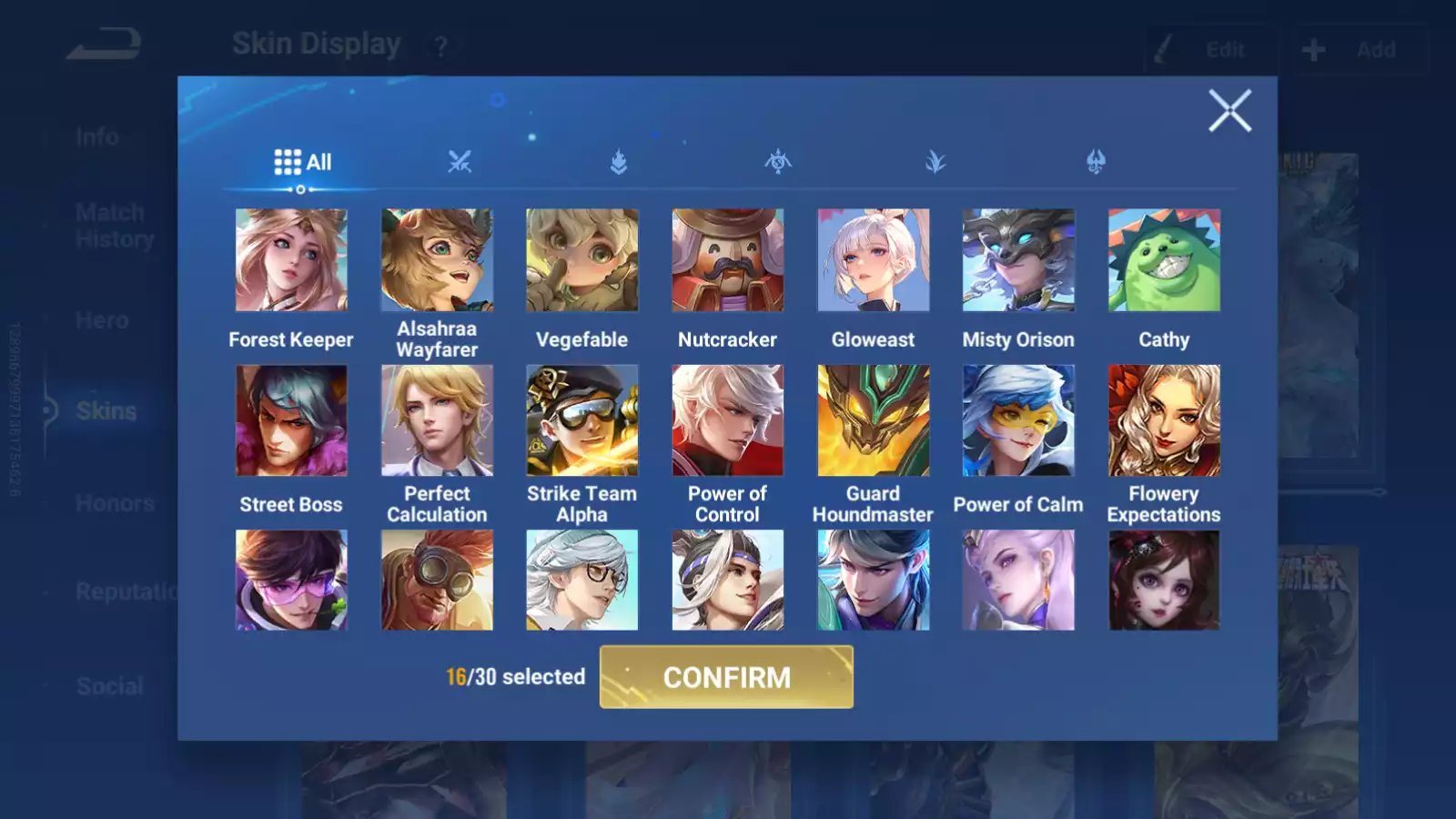Pick the Vegefable skin portrait
The height and width of the screenshot is (819, 1456).
[x=582, y=260]
